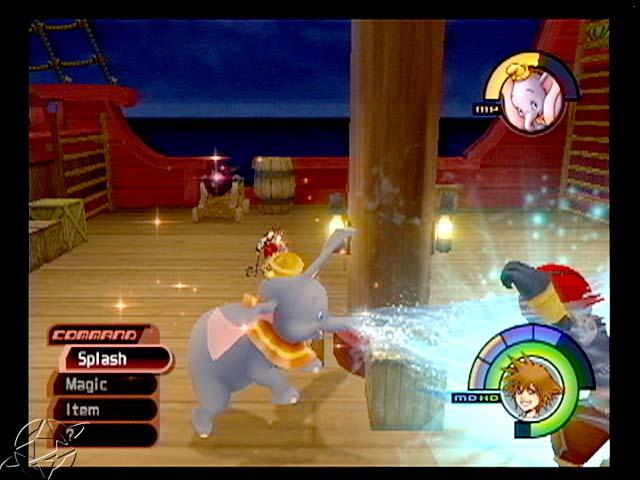The image size is (640, 480).
Task: Open the Magic command menu
Action: click(x=104, y=384)
